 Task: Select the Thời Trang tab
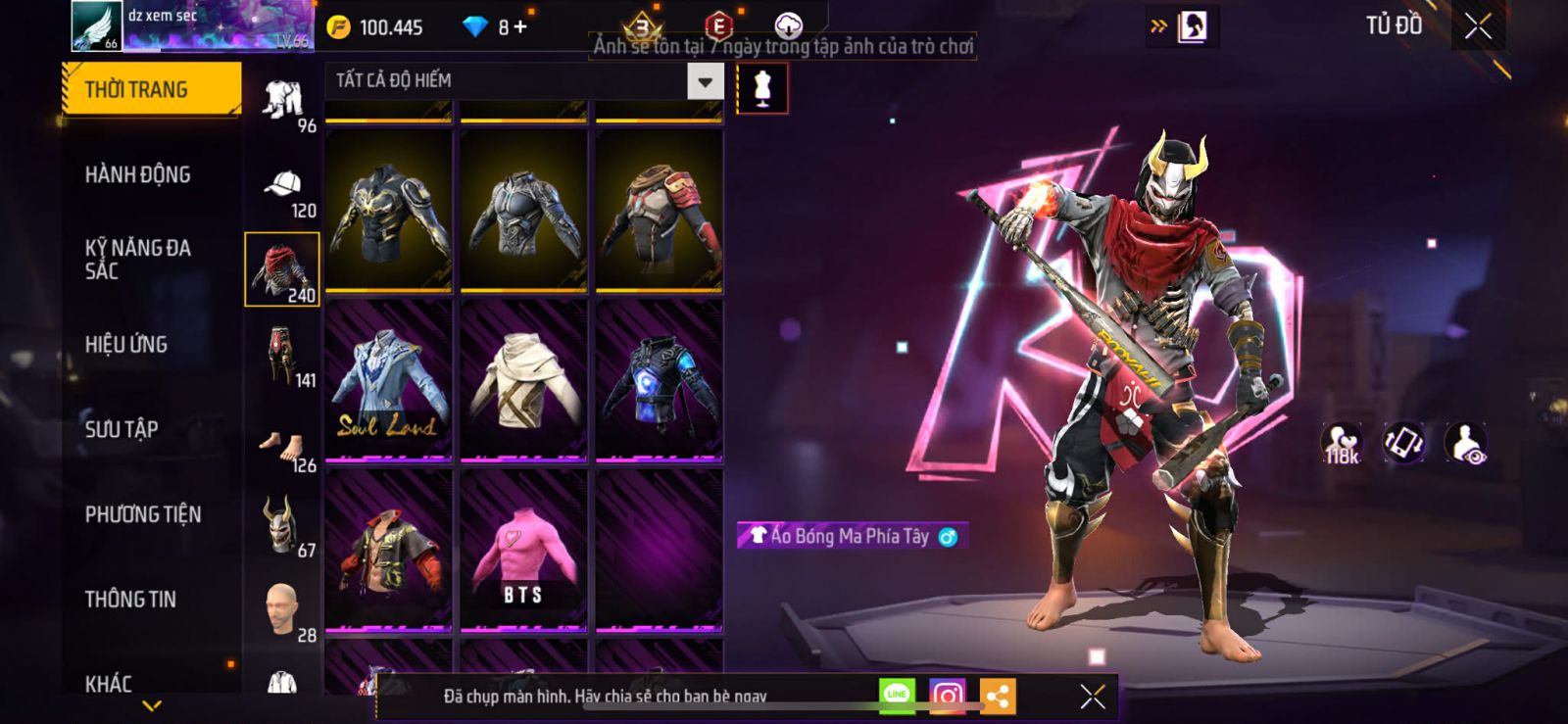click(151, 89)
